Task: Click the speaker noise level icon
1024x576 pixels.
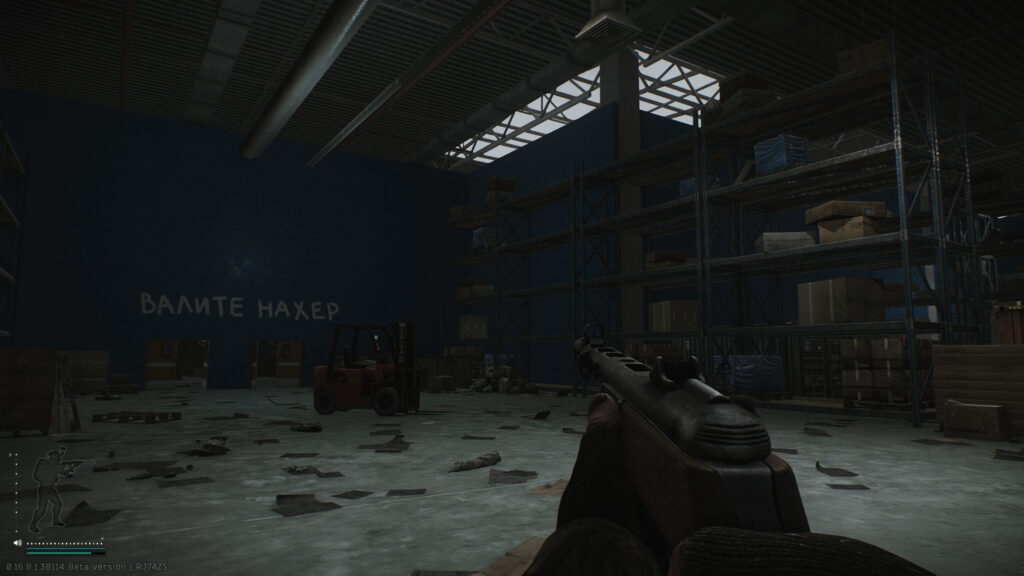Action: tap(17, 543)
